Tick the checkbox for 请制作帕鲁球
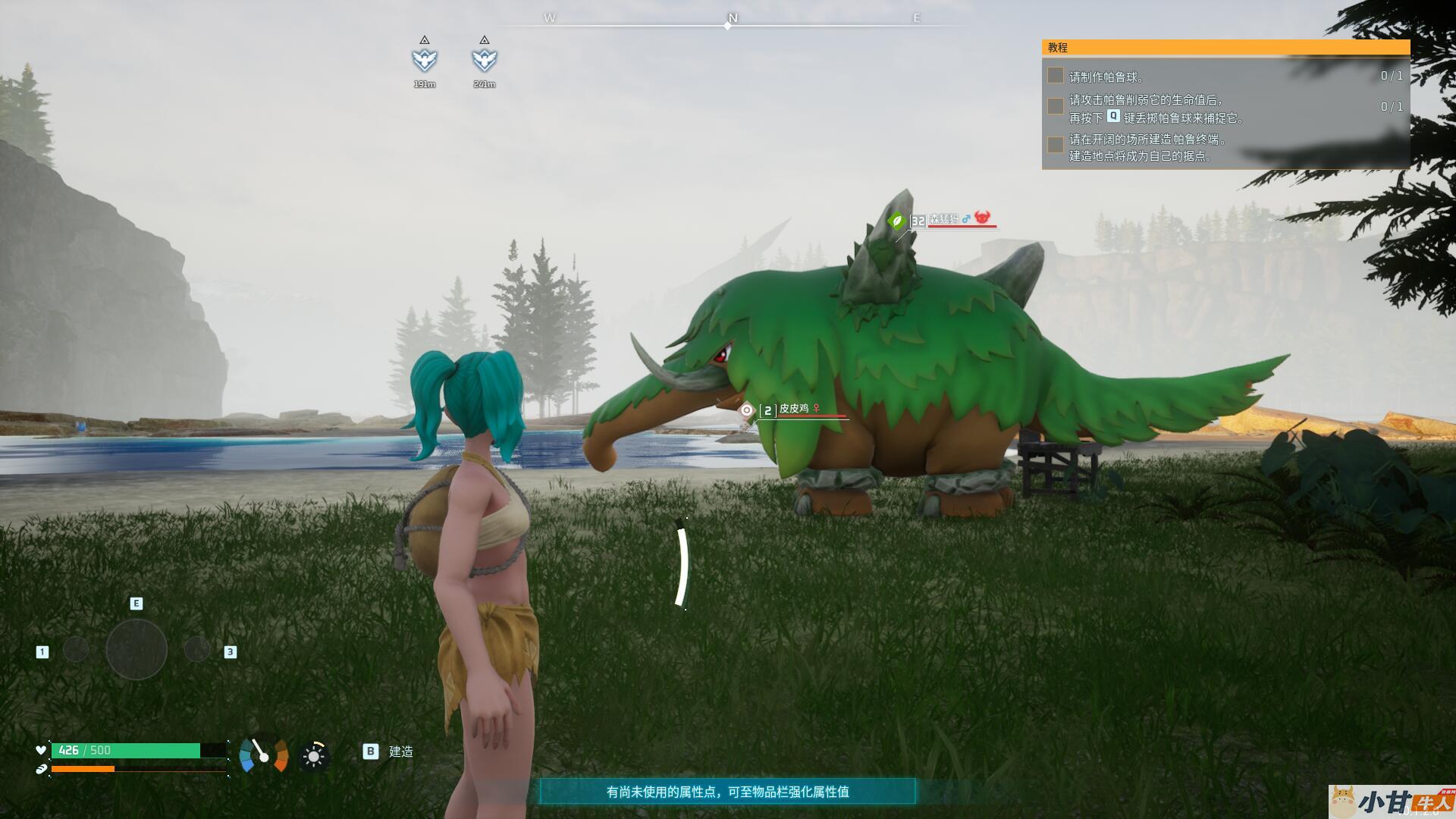1456x819 pixels. click(x=1055, y=75)
